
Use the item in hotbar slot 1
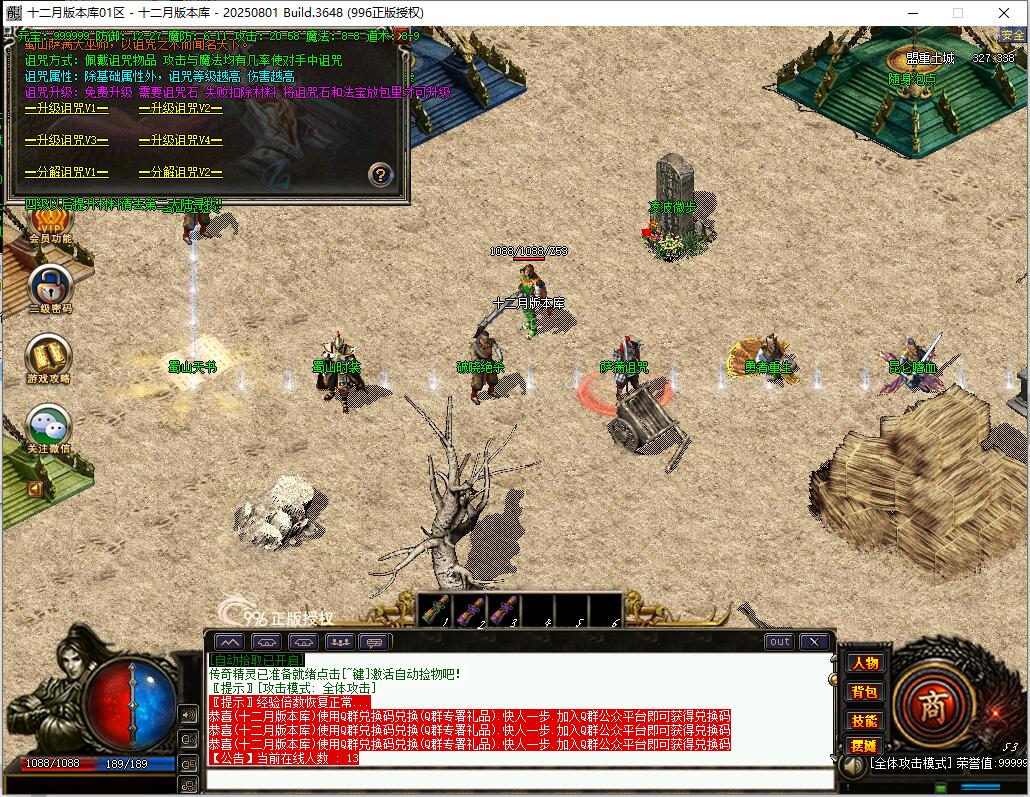[x=435, y=609]
